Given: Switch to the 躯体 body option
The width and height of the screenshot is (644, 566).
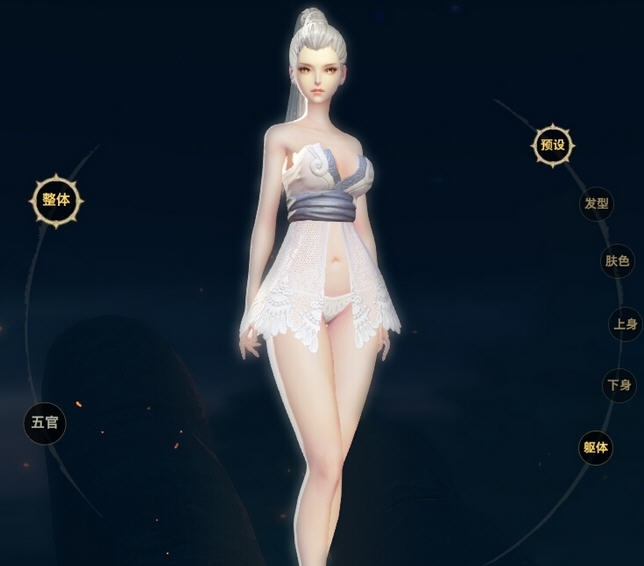Looking at the screenshot, I should (596, 447).
